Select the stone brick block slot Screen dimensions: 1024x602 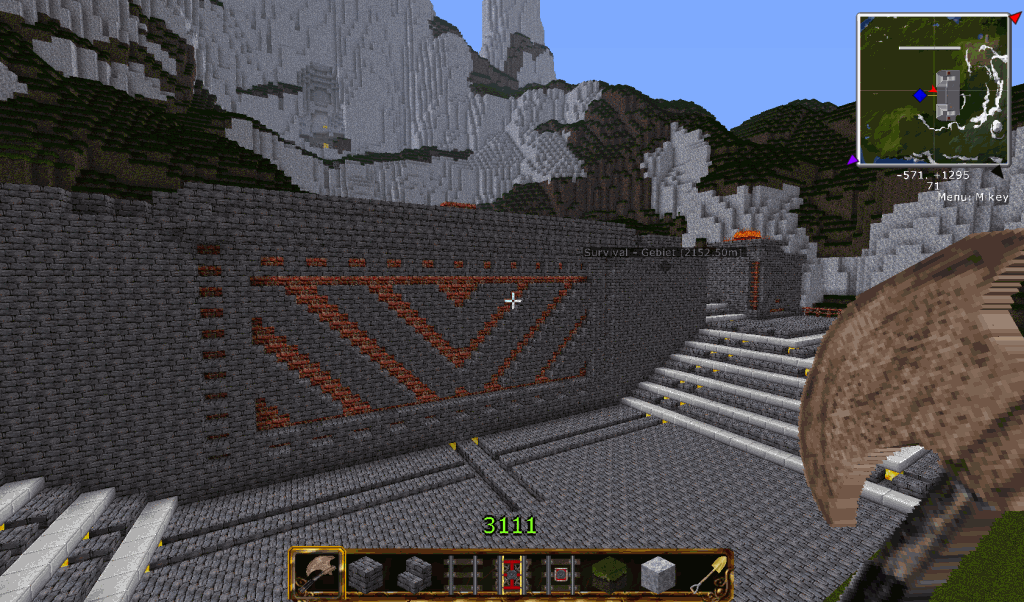(365, 574)
